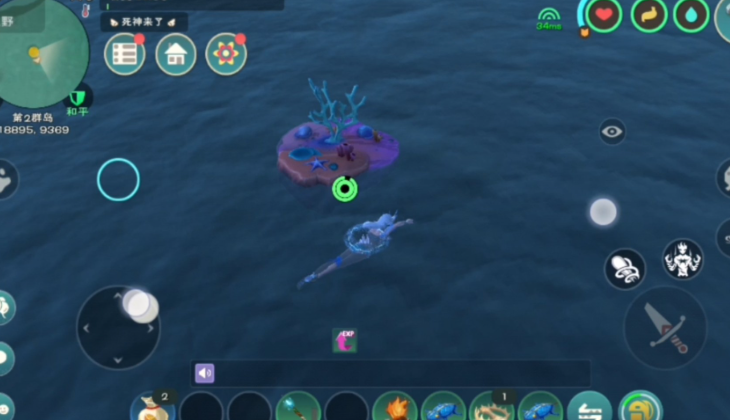
Task: Tap the house home button
Action: point(176,54)
